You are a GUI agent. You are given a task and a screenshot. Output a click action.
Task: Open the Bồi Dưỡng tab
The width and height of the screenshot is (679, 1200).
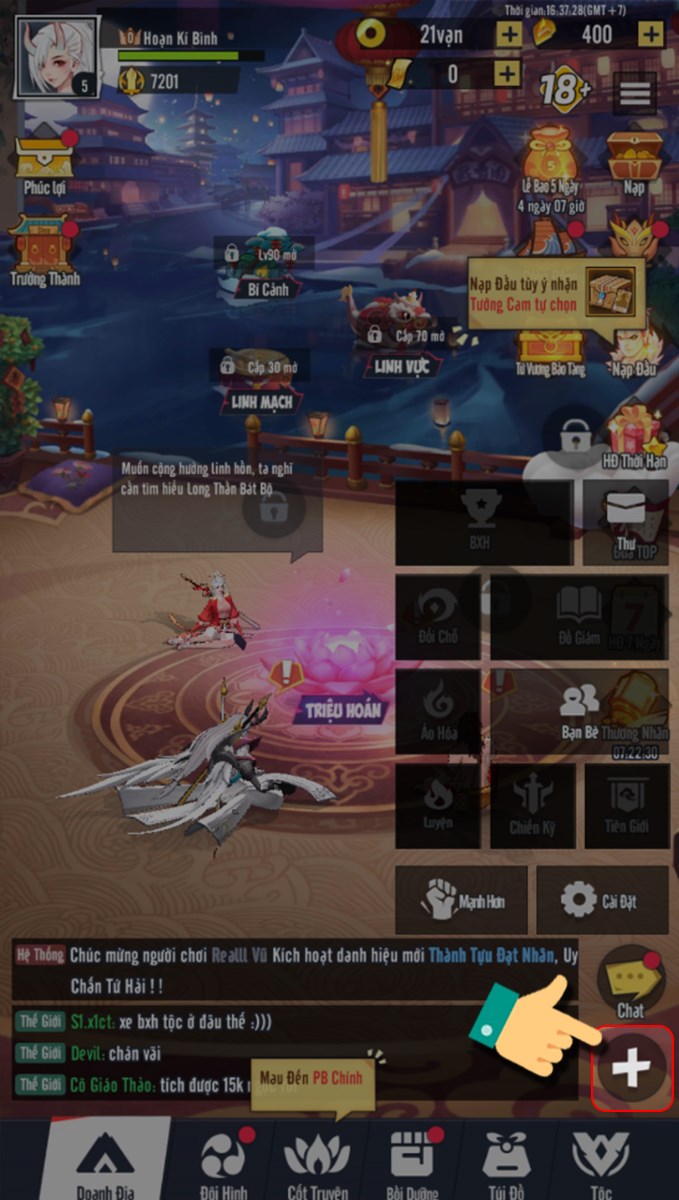point(410,1160)
